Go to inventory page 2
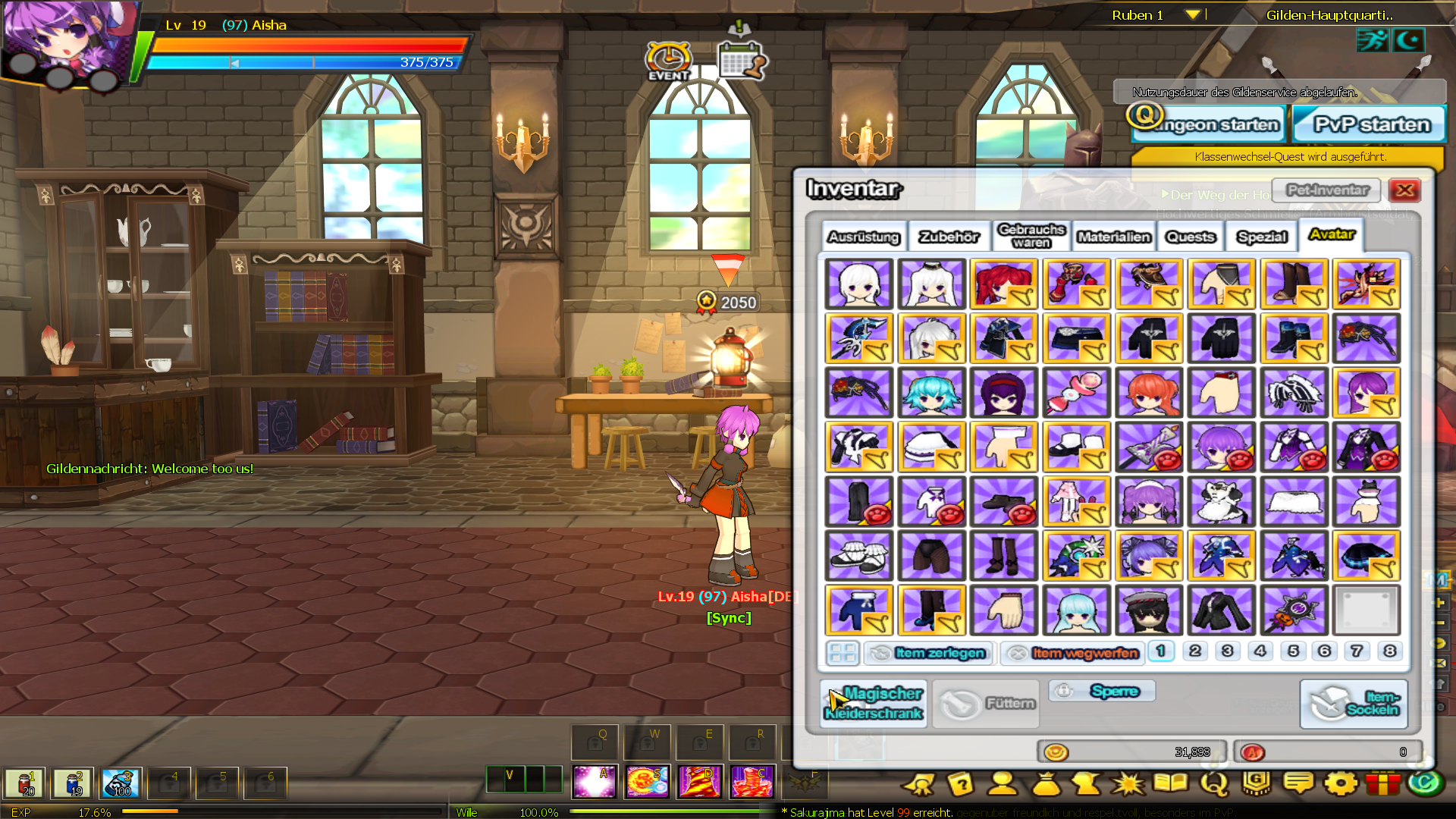 (1194, 651)
